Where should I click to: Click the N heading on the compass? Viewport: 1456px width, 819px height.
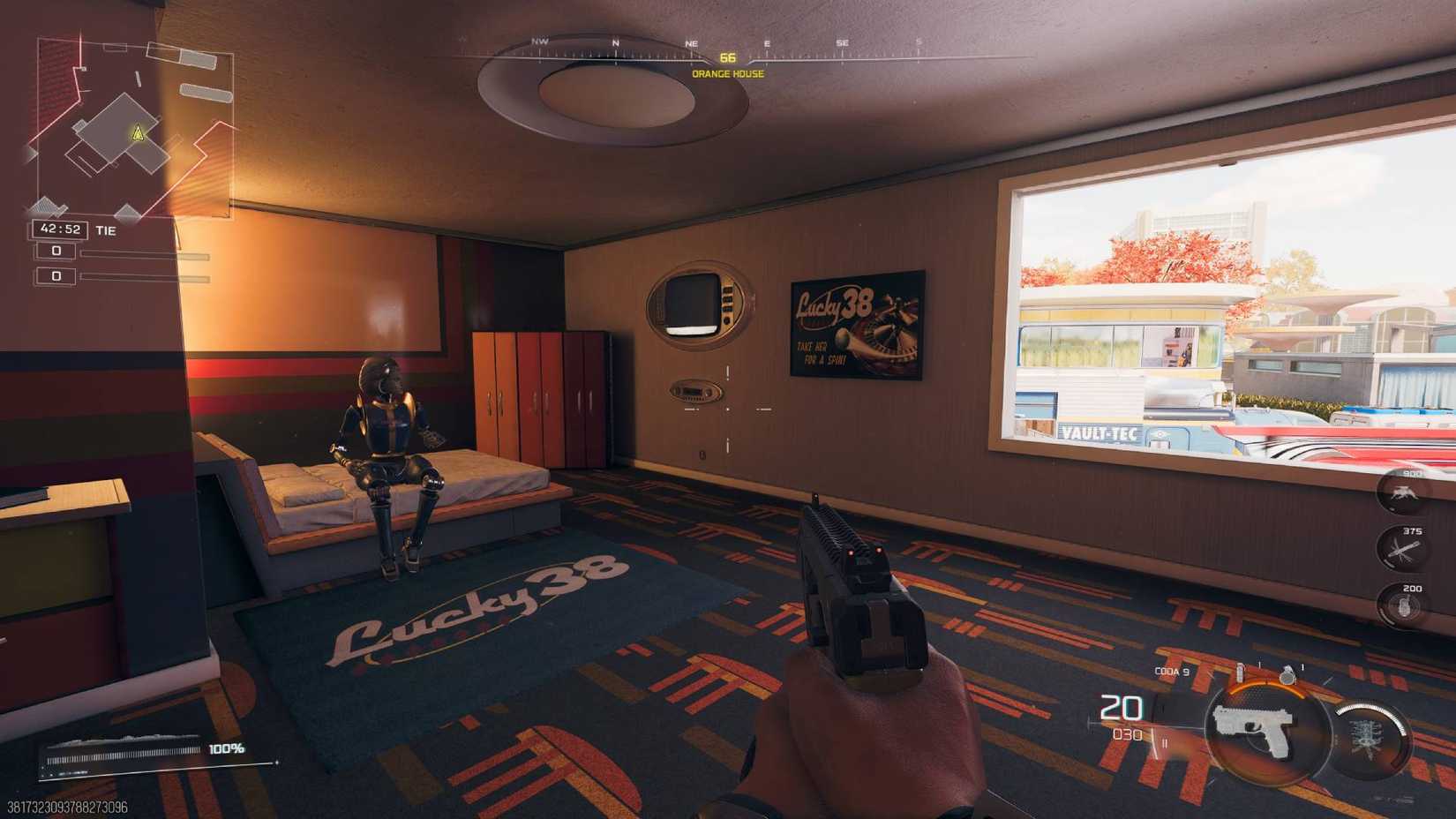[615, 41]
